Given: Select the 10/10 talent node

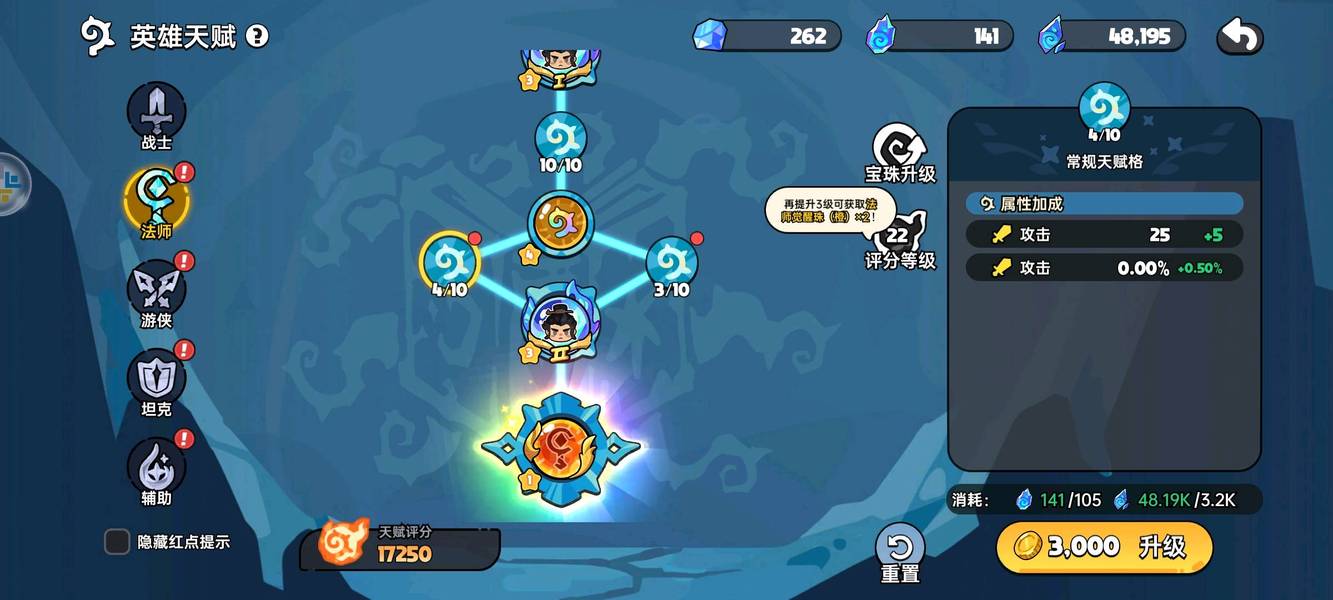Looking at the screenshot, I should (x=560, y=141).
